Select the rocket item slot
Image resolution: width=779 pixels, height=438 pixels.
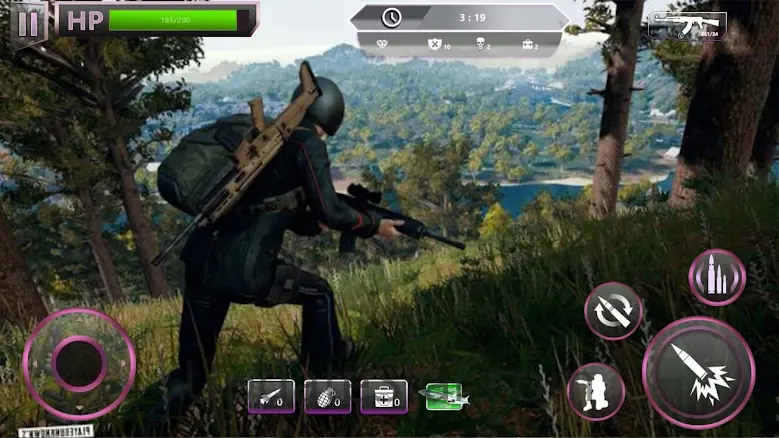tap(271, 396)
